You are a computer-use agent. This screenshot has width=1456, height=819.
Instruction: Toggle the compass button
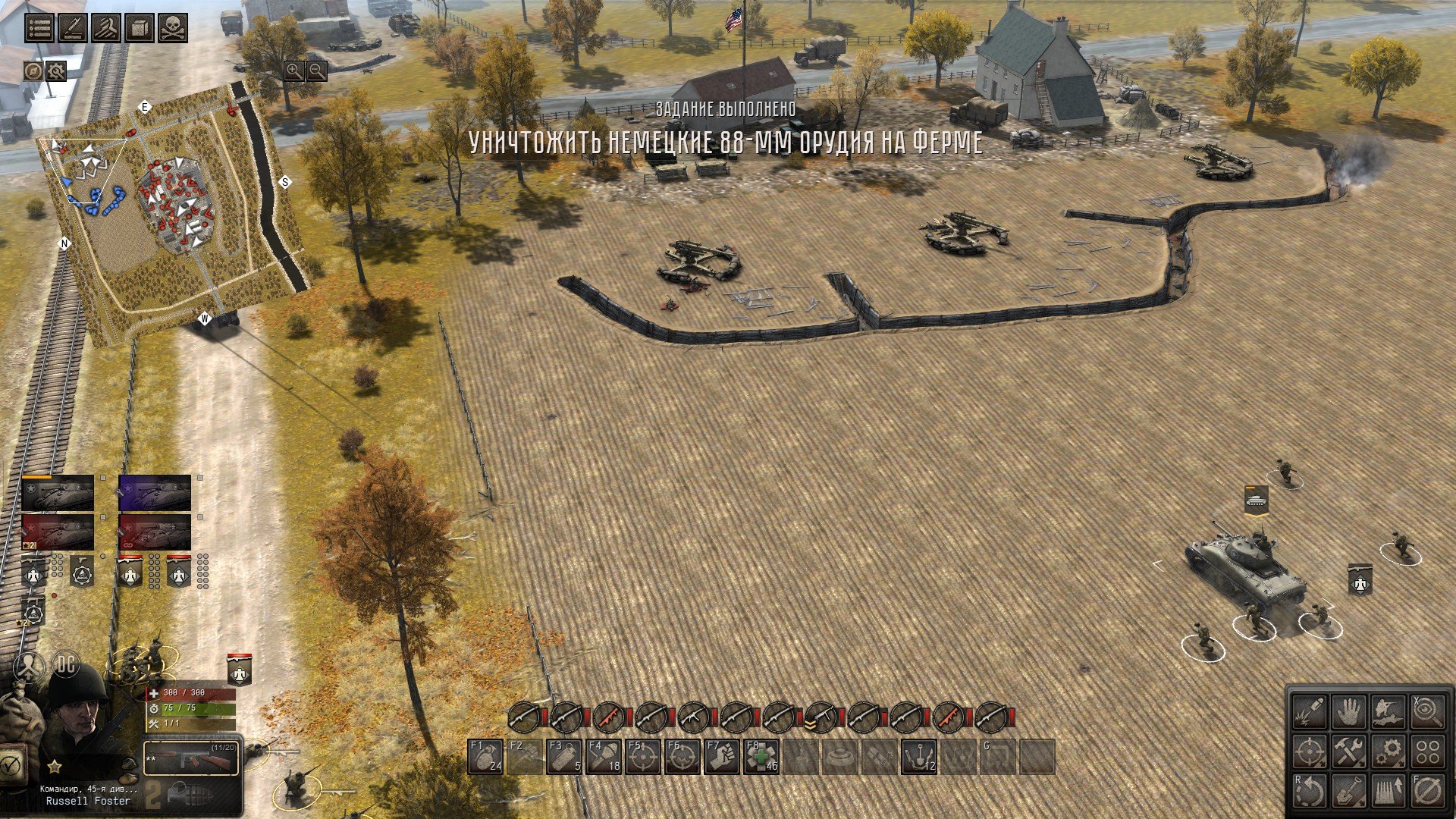[33, 71]
